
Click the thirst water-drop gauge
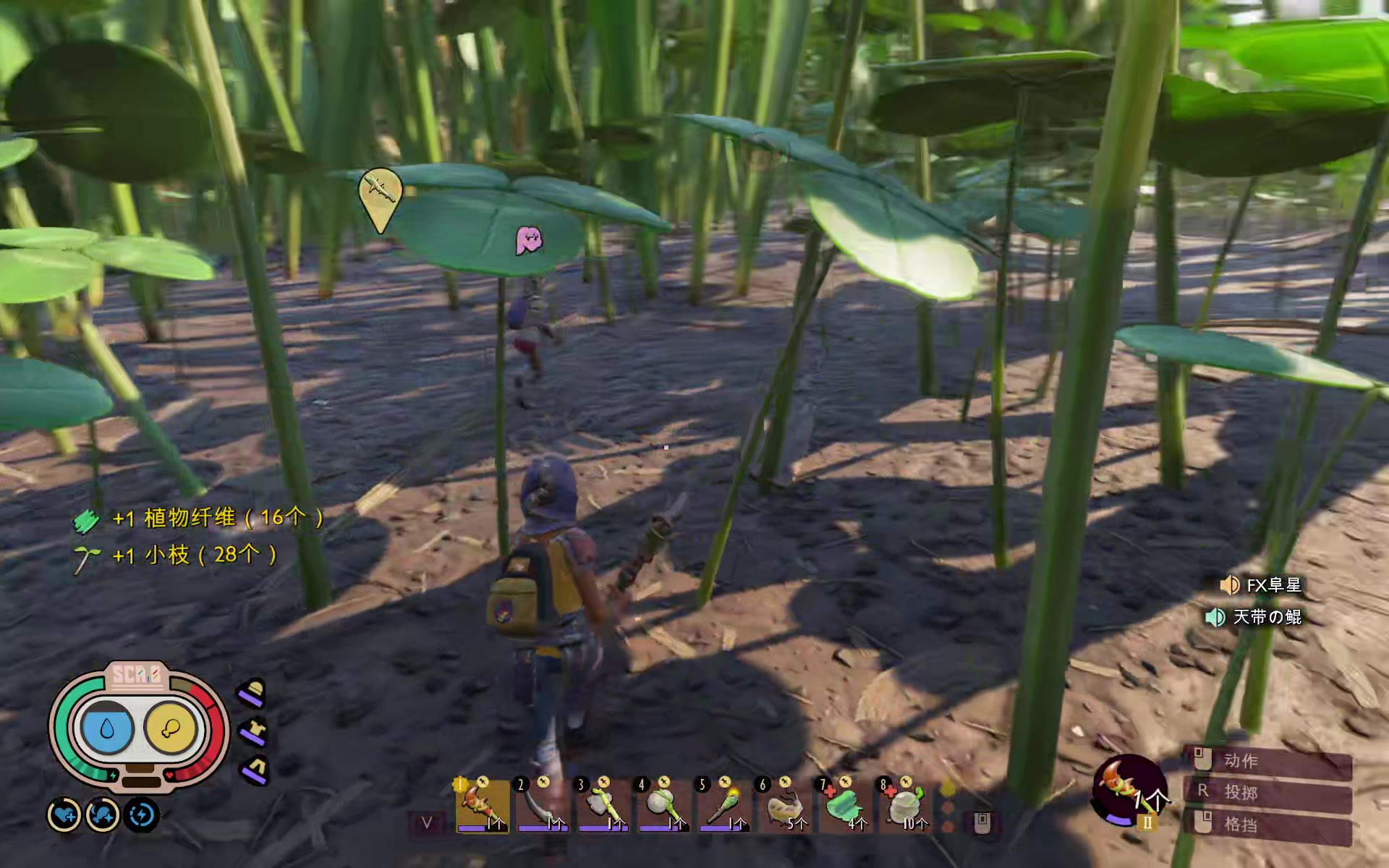(x=107, y=728)
